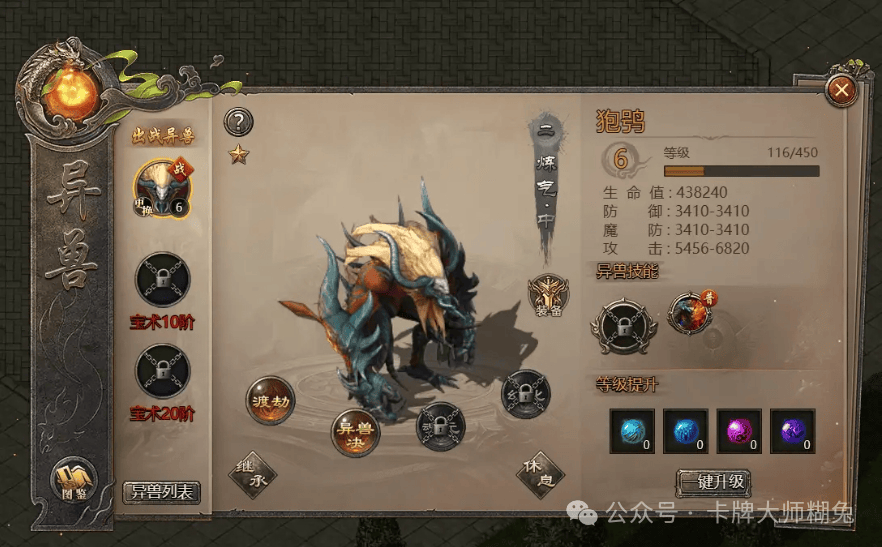Select the light blue upgrade orb
This screenshot has width=882, height=547.
(632, 430)
